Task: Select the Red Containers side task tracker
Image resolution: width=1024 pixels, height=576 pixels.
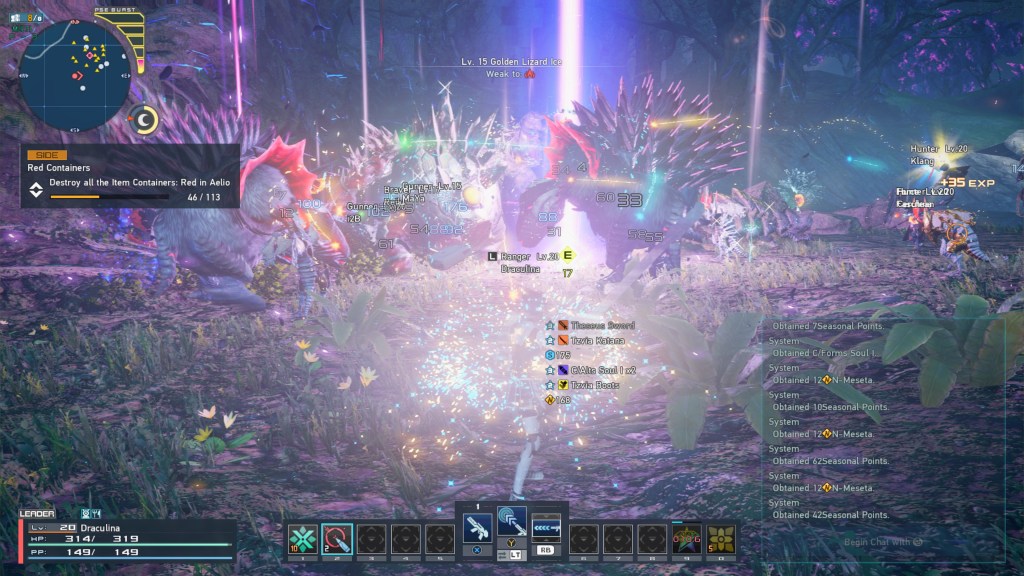Action: (x=130, y=176)
